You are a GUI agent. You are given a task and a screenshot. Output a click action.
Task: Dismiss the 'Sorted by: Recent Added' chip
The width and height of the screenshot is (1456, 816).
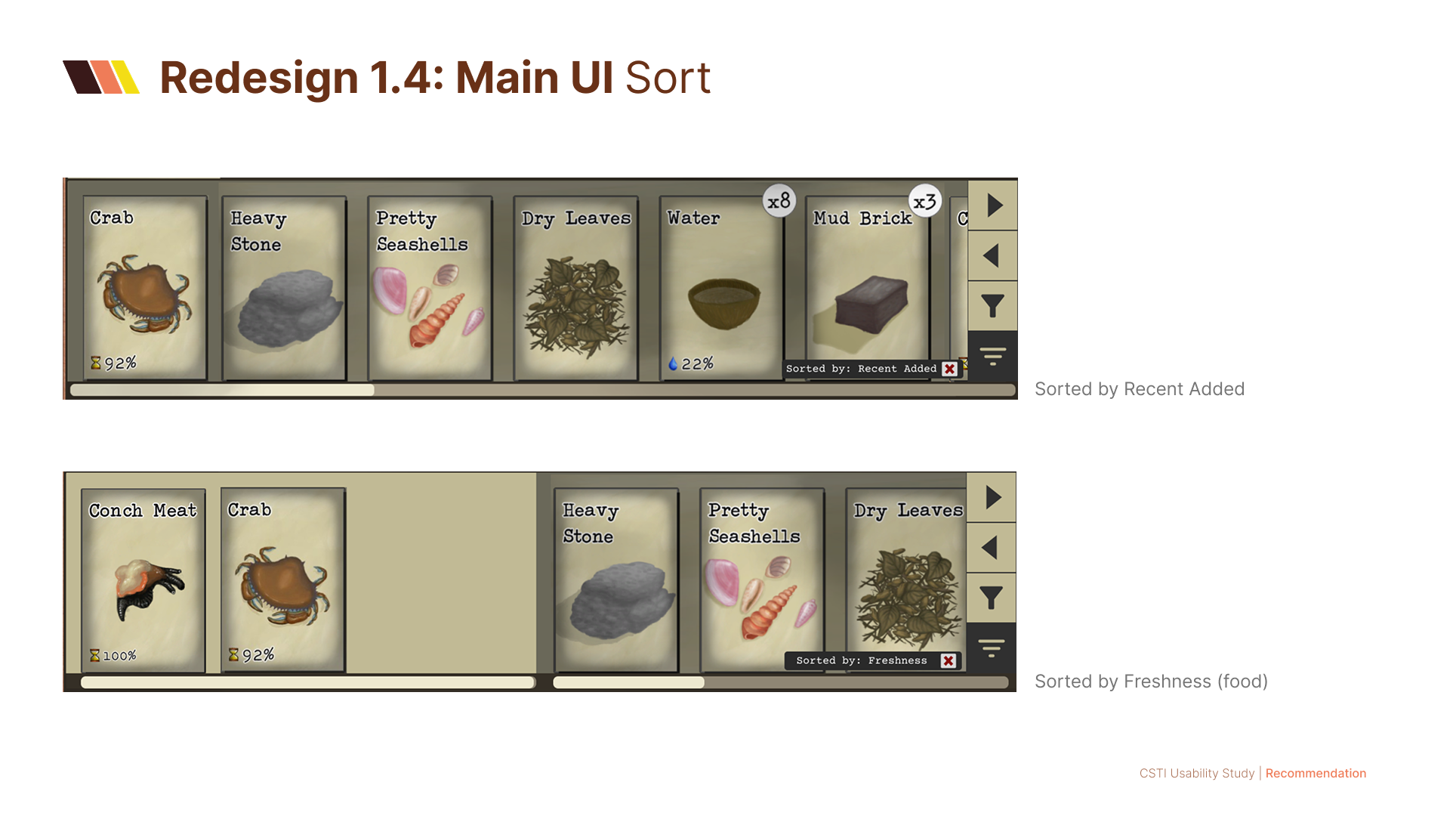(950, 369)
